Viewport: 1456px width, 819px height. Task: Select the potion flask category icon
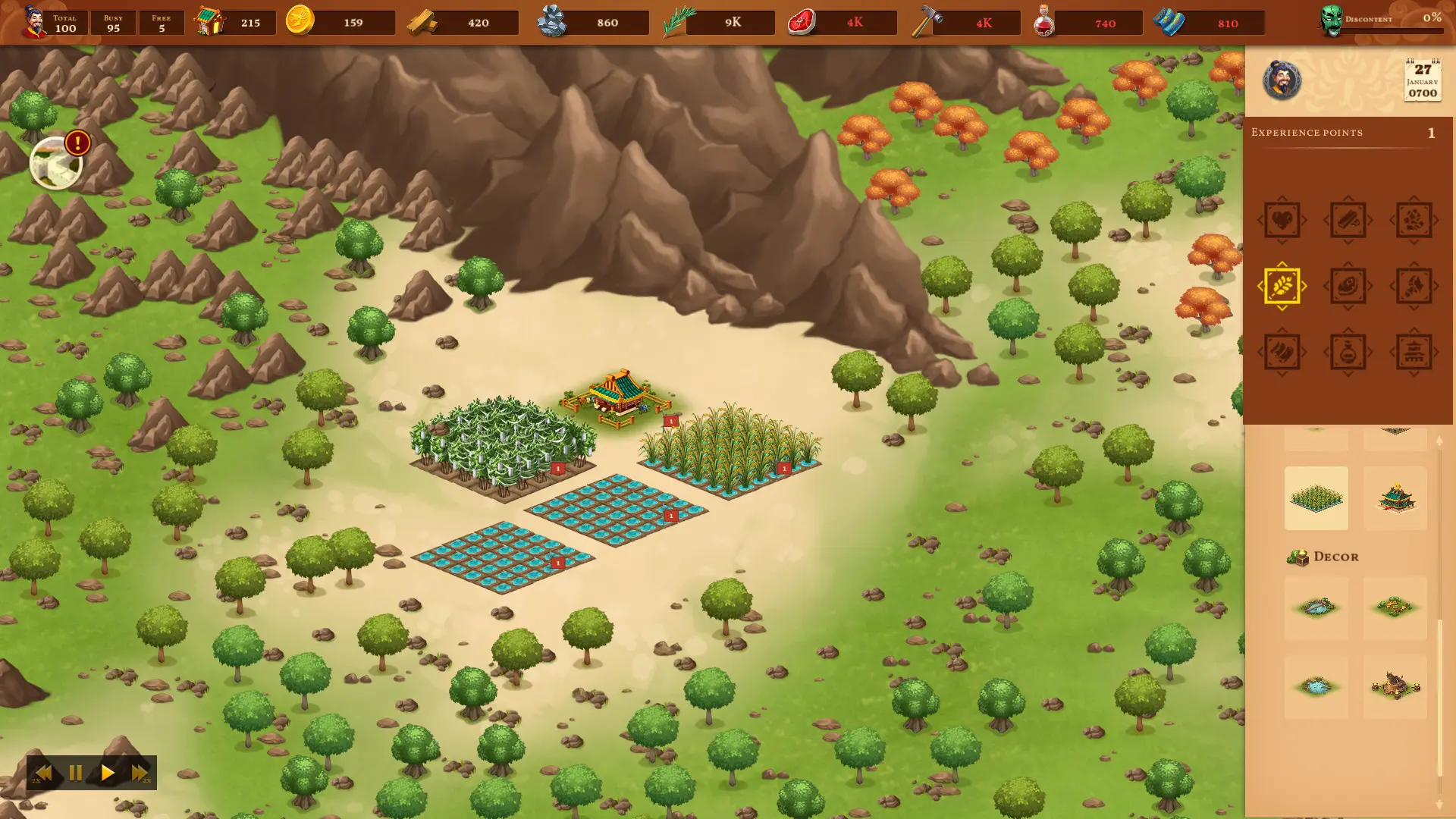[x=1349, y=352]
